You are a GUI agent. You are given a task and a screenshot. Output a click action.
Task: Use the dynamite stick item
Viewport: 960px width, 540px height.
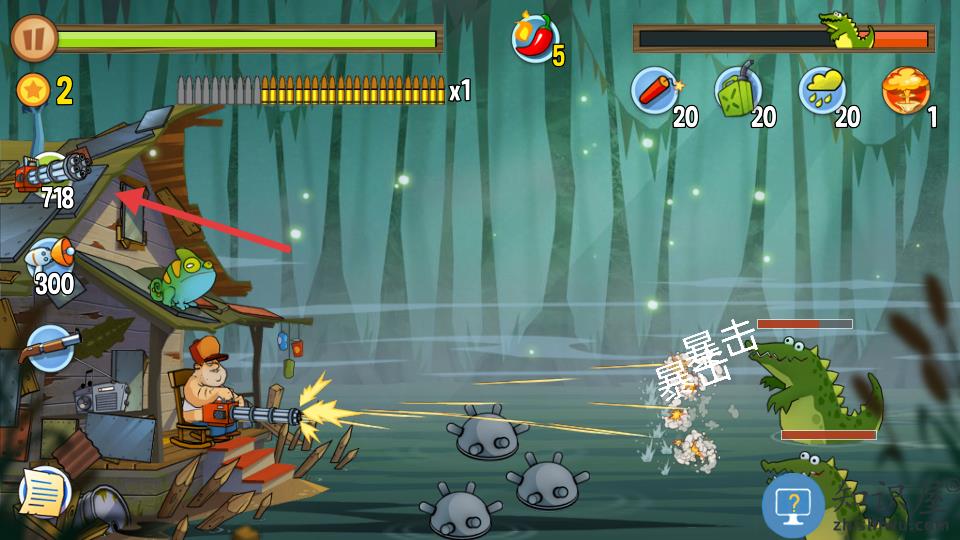click(655, 91)
